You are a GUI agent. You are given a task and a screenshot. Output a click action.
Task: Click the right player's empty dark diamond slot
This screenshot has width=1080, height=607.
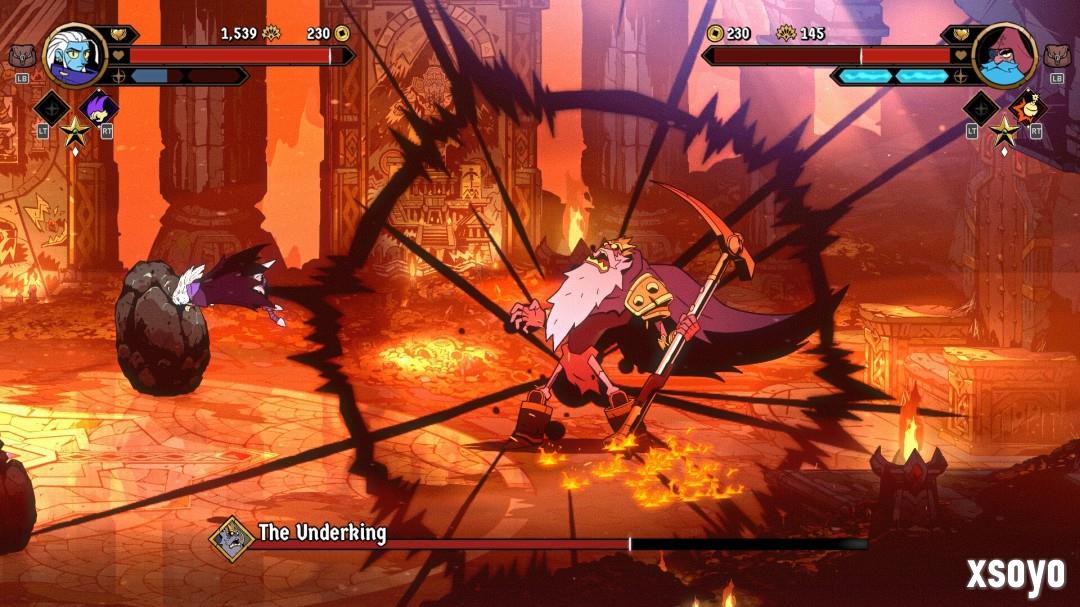click(x=980, y=108)
